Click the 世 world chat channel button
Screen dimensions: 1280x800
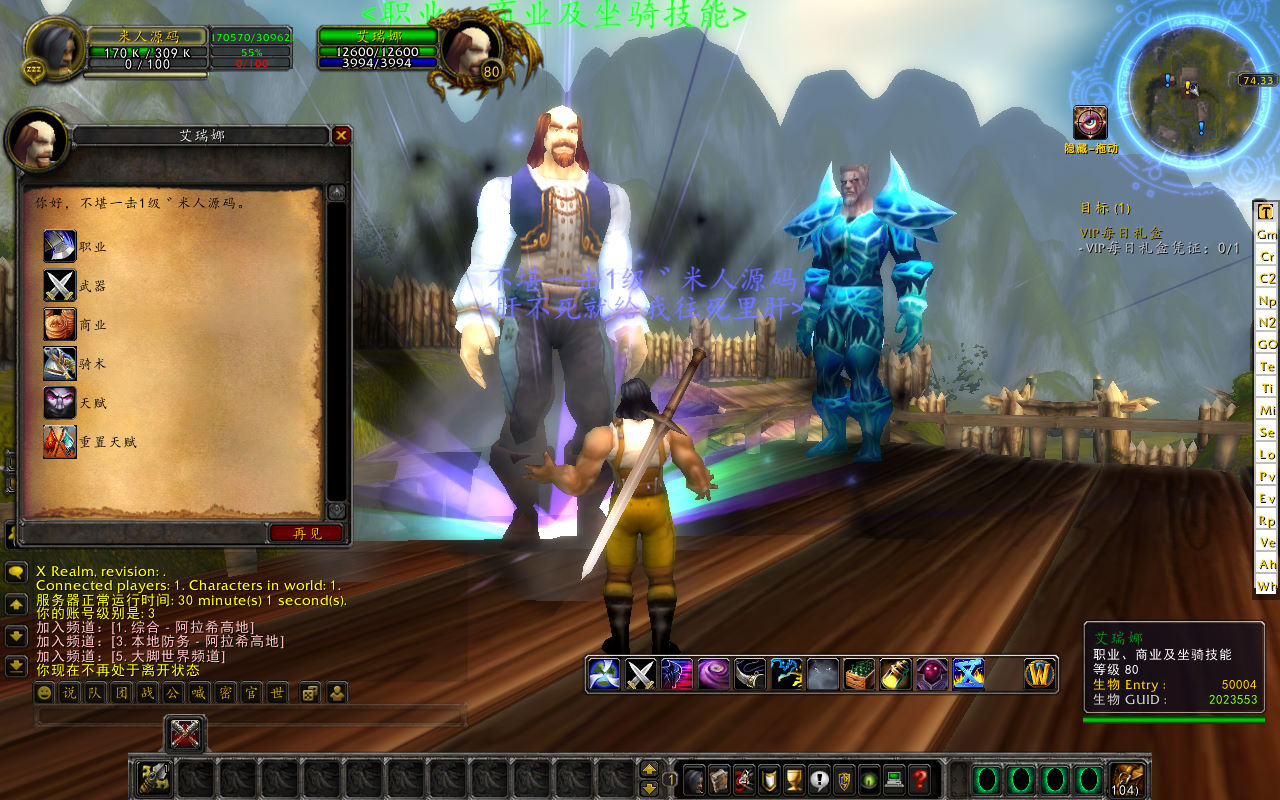(277, 693)
